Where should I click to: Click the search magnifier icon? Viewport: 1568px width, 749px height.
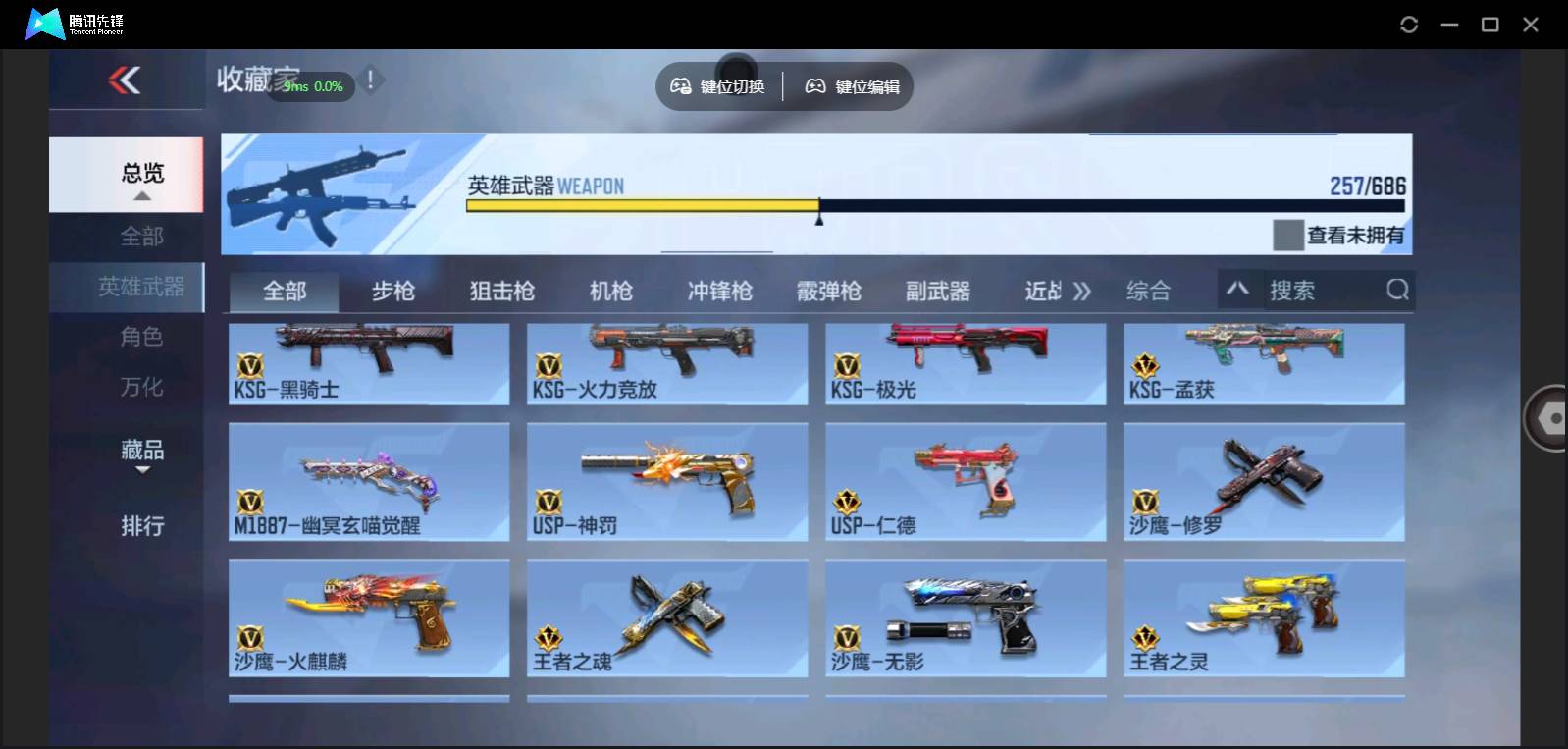pos(1396,290)
